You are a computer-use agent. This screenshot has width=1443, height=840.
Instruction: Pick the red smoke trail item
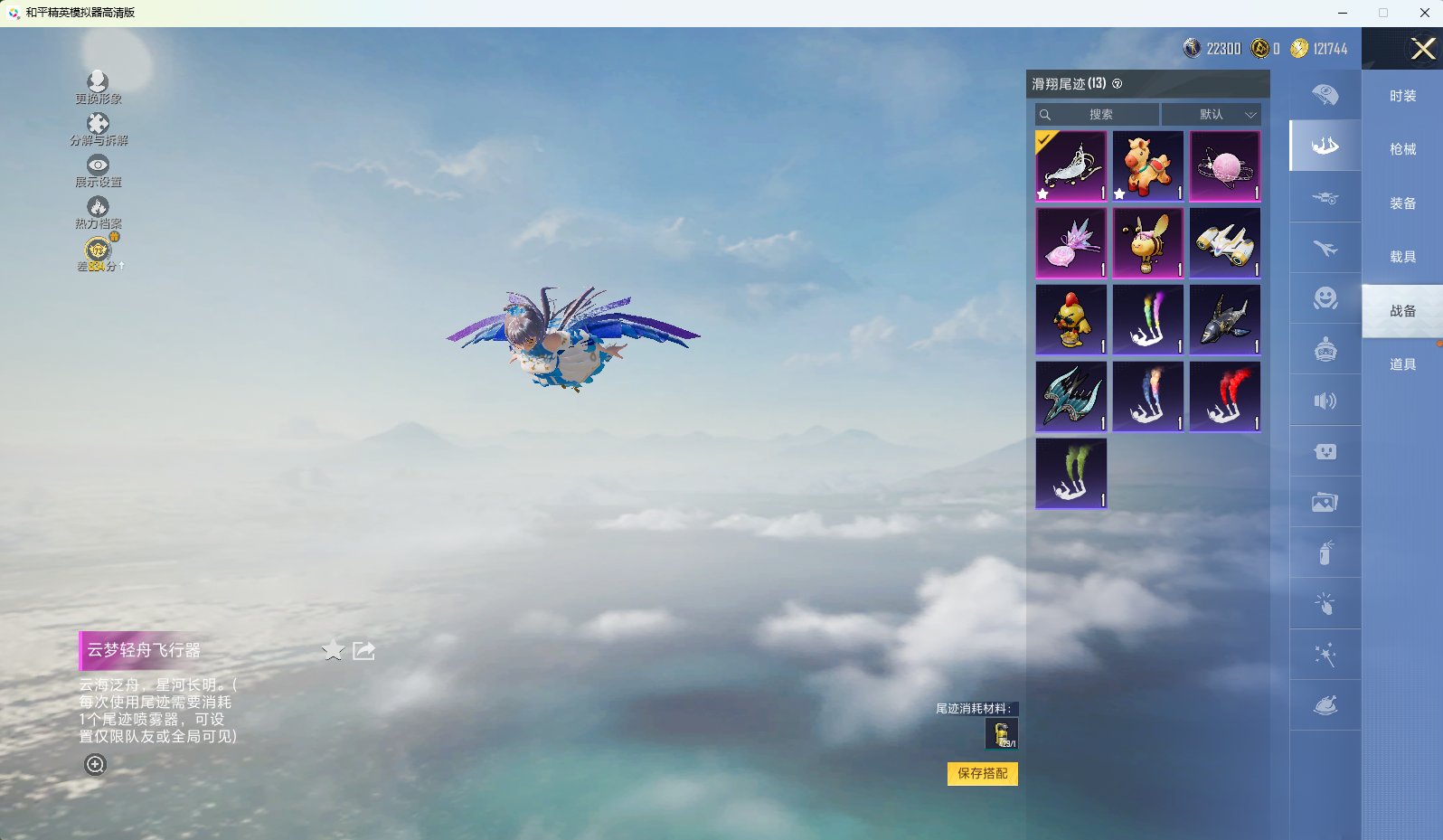click(1225, 397)
